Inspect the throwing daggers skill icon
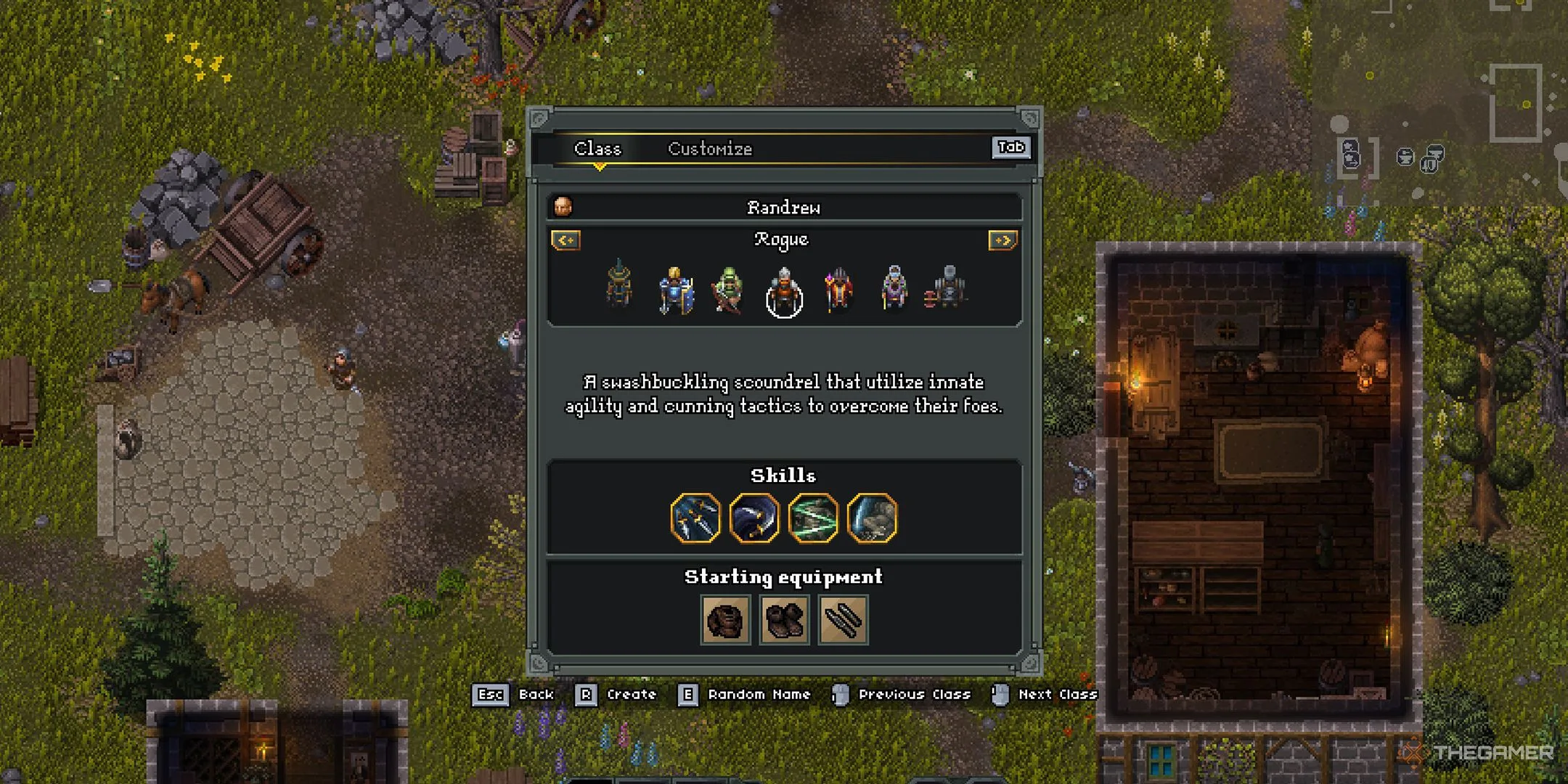 click(695, 518)
